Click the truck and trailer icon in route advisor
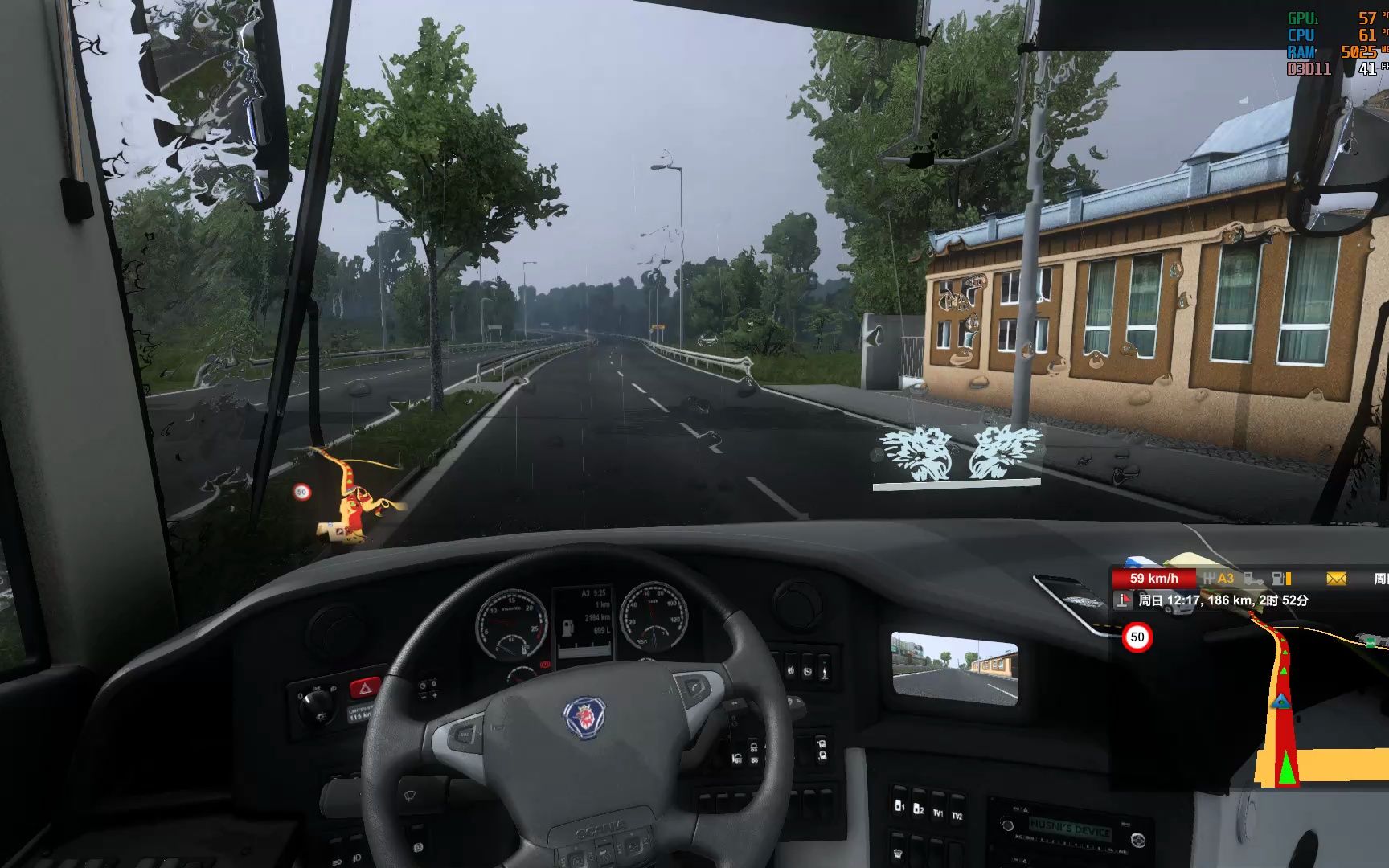This screenshot has width=1389, height=868. 1253,579
